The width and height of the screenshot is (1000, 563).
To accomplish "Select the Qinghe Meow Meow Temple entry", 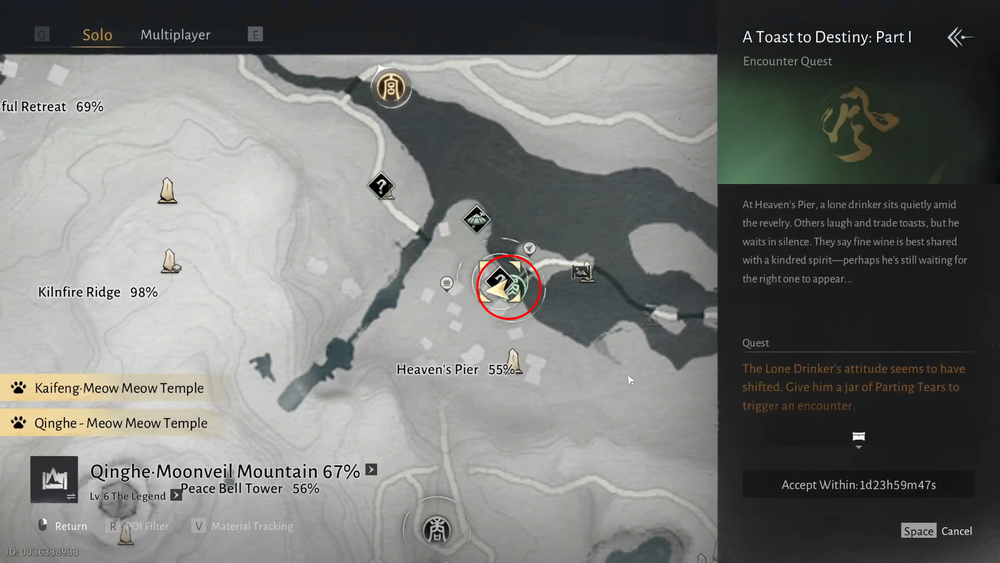I will point(120,423).
